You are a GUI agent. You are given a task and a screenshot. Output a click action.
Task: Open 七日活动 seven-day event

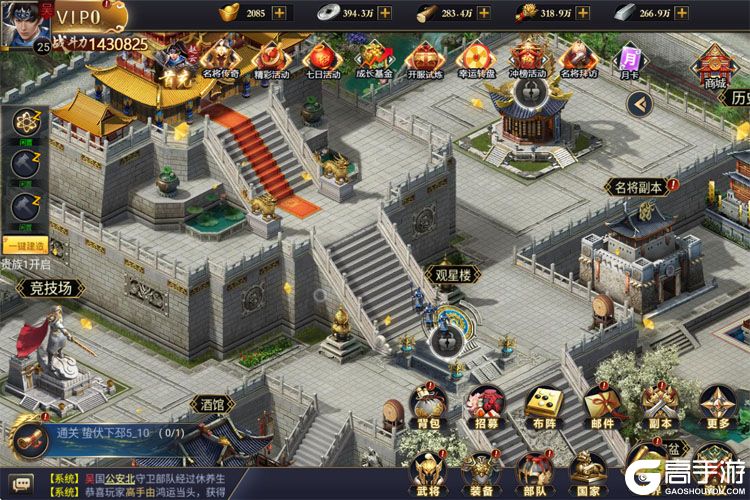[322, 57]
